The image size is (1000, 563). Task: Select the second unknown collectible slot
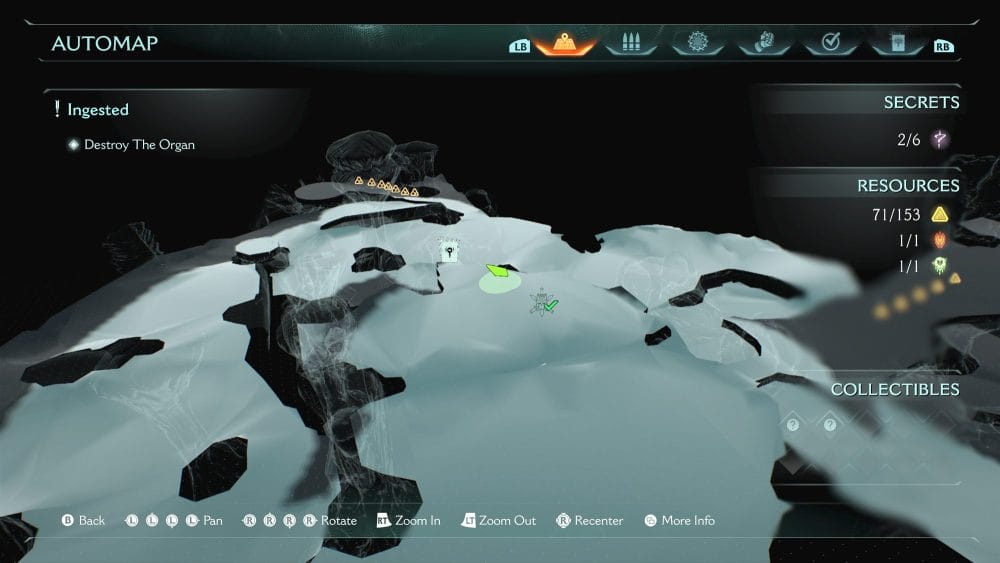click(829, 424)
